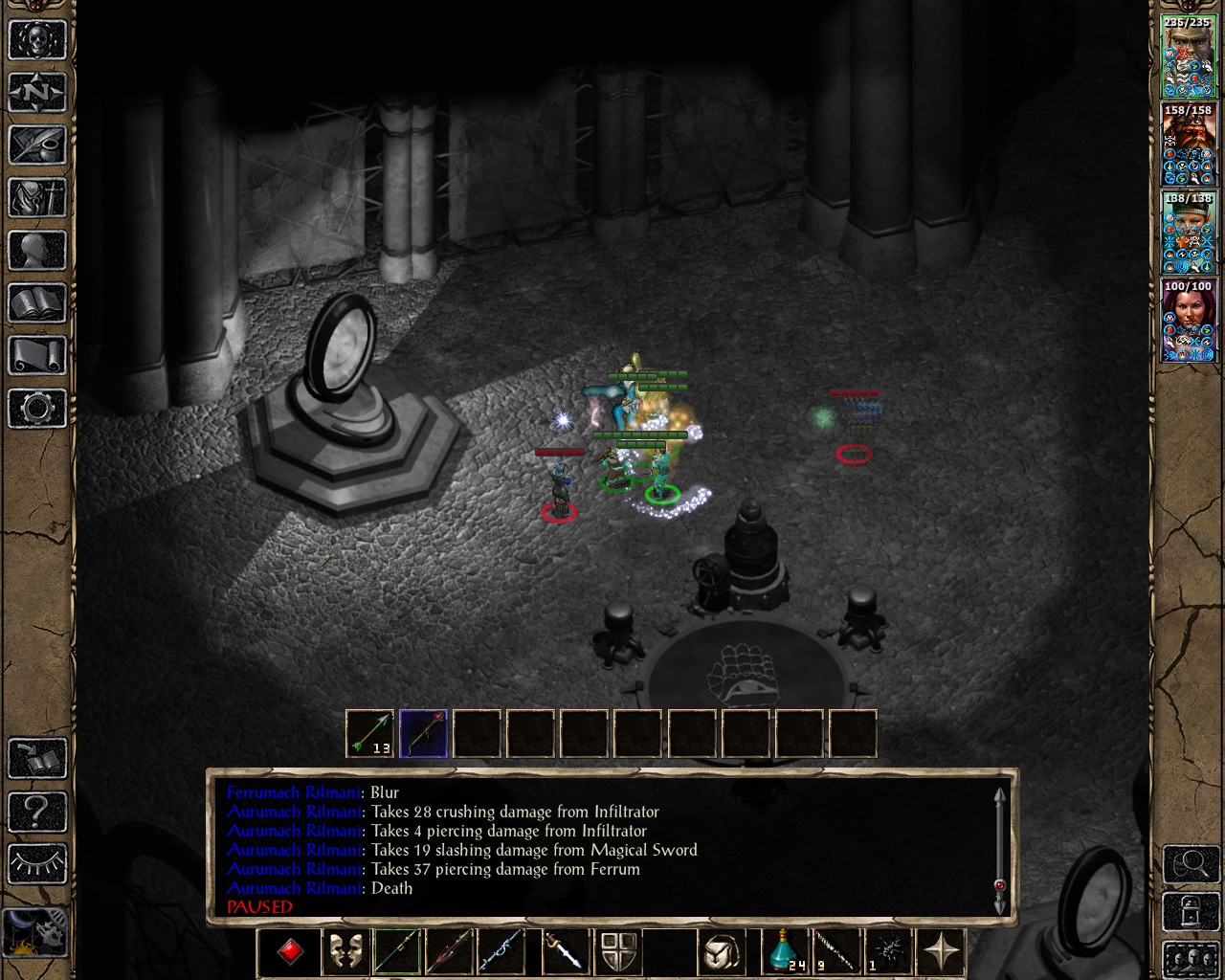
Task: Select the red-bearded dwarf portrait
Action: tap(1189, 145)
